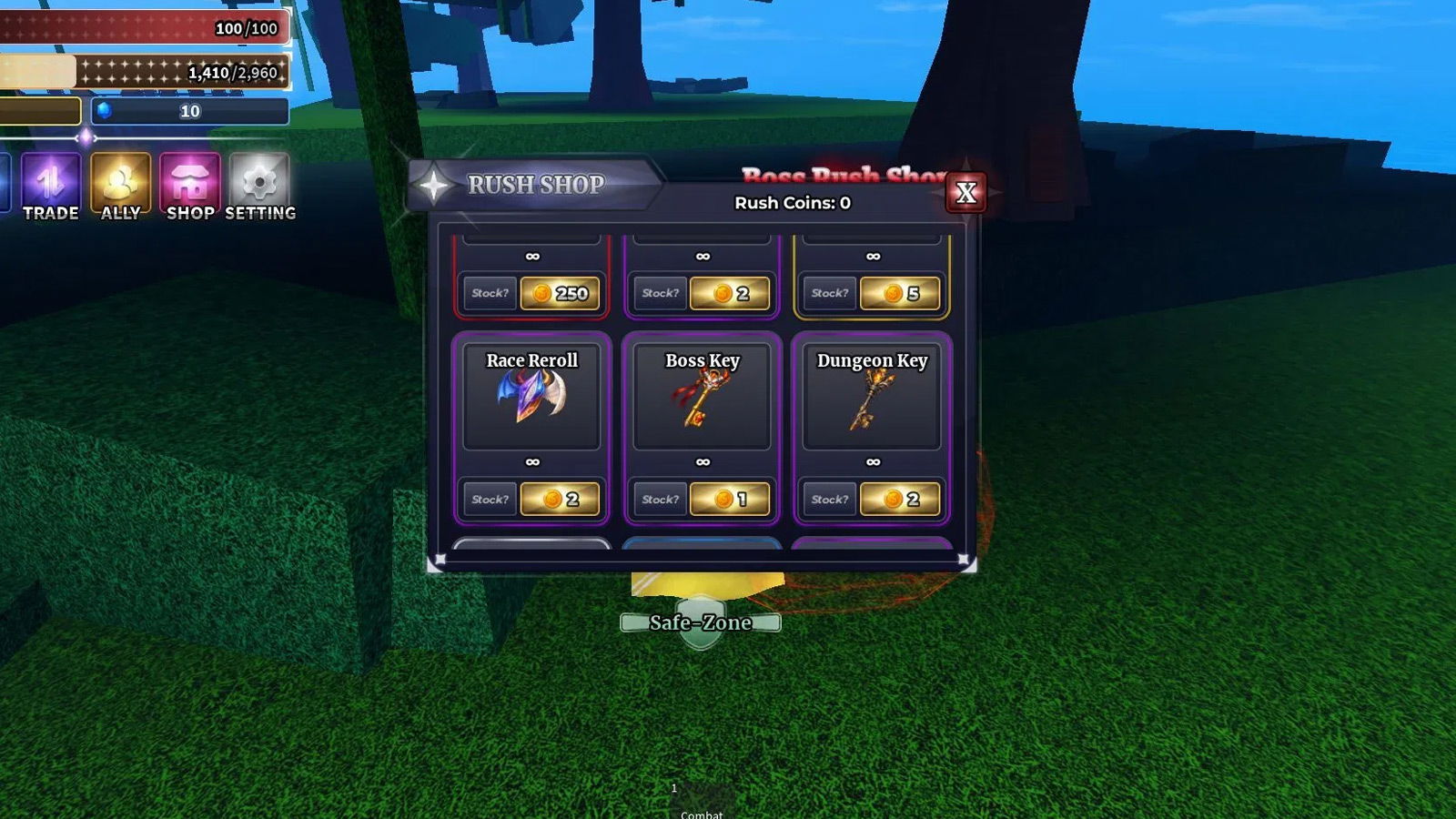Close the Rush Shop window
Screen dimensions: 1456x819
coord(966,192)
